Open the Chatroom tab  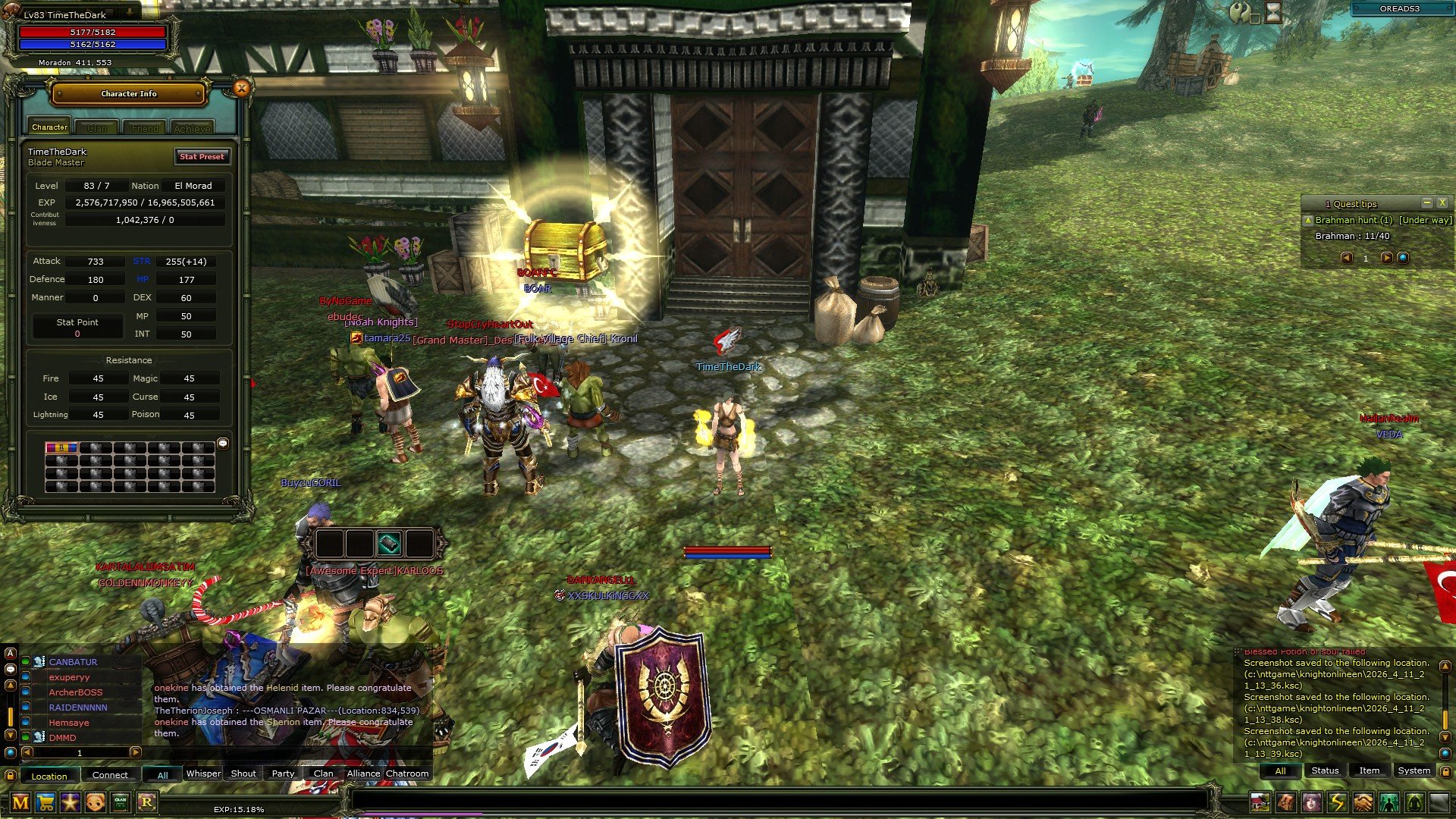point(407,773)
